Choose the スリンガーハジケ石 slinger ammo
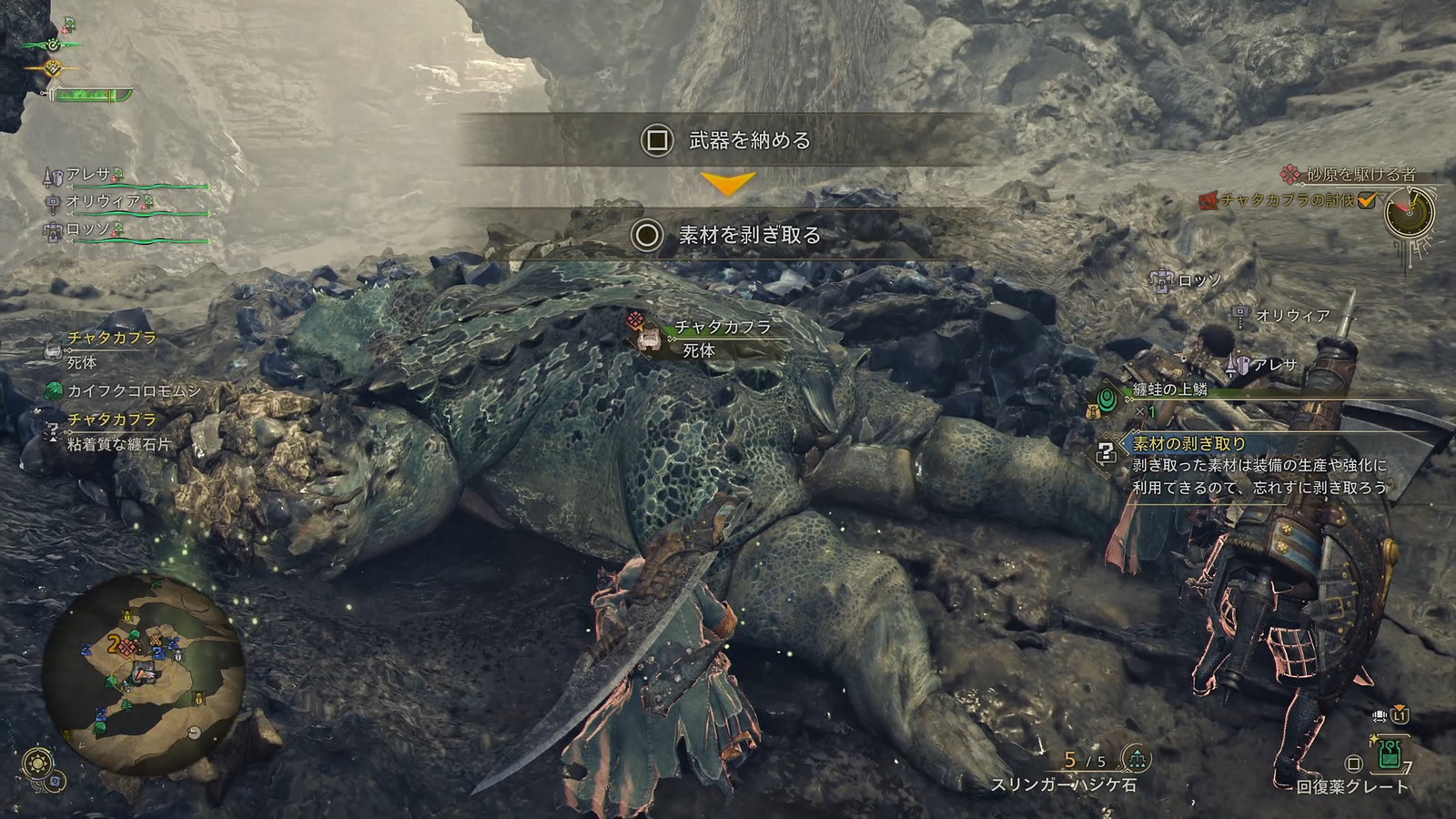 click(1065, 784)
